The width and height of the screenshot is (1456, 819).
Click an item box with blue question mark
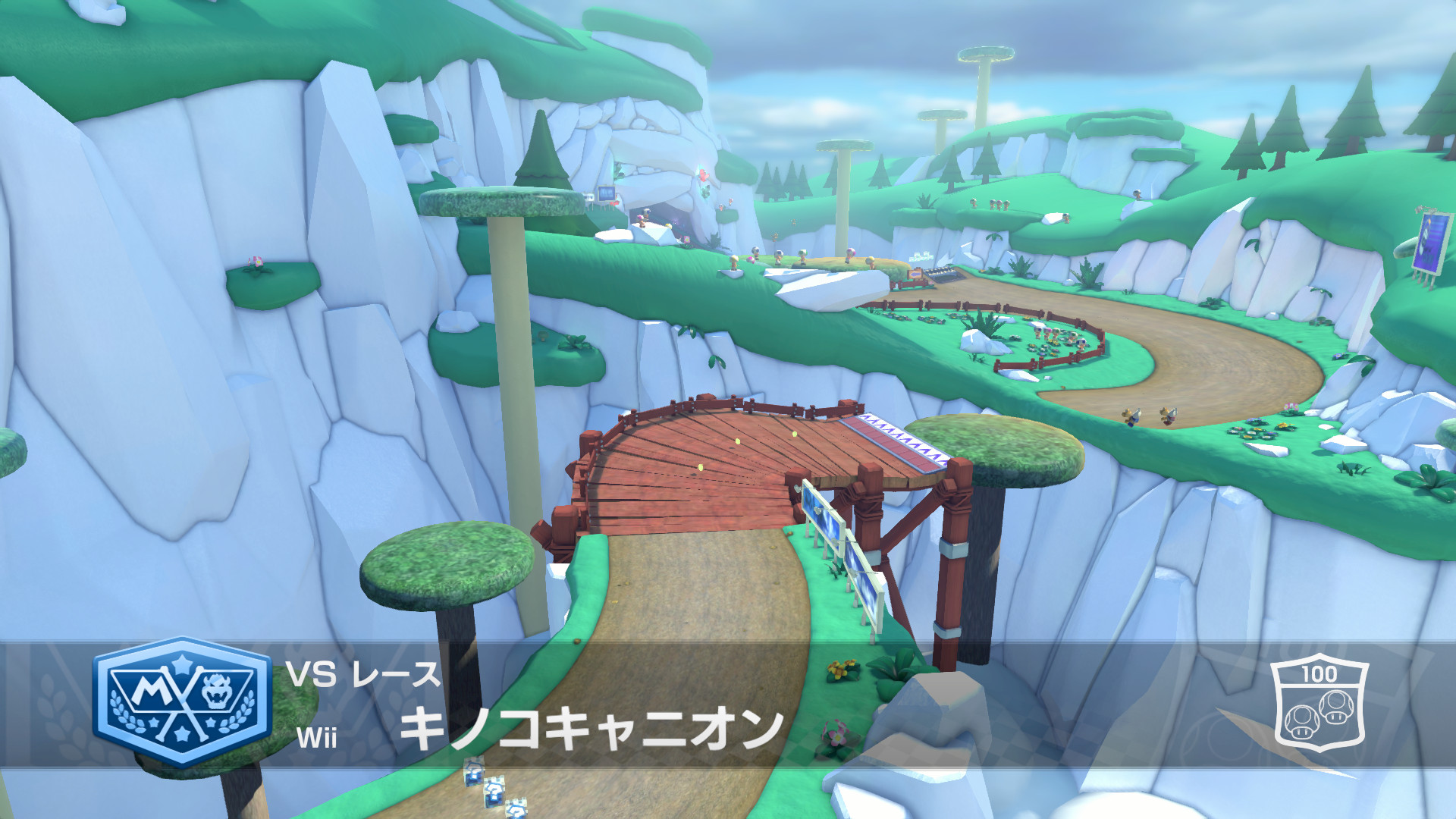pyautogui.click(x=494, y=792)
